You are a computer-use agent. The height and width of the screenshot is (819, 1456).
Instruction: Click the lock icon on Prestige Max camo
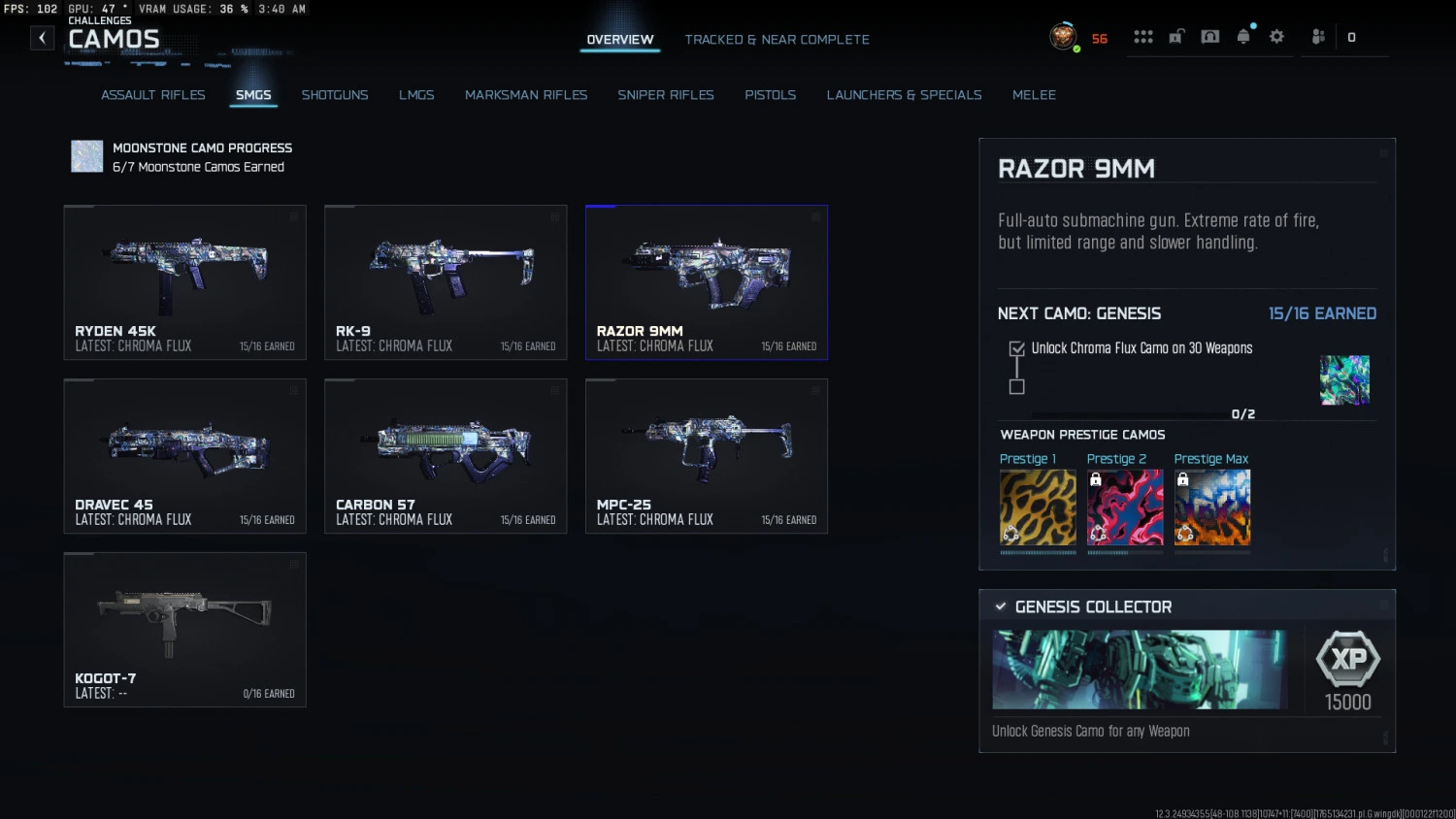click(x=1183, y=479)
